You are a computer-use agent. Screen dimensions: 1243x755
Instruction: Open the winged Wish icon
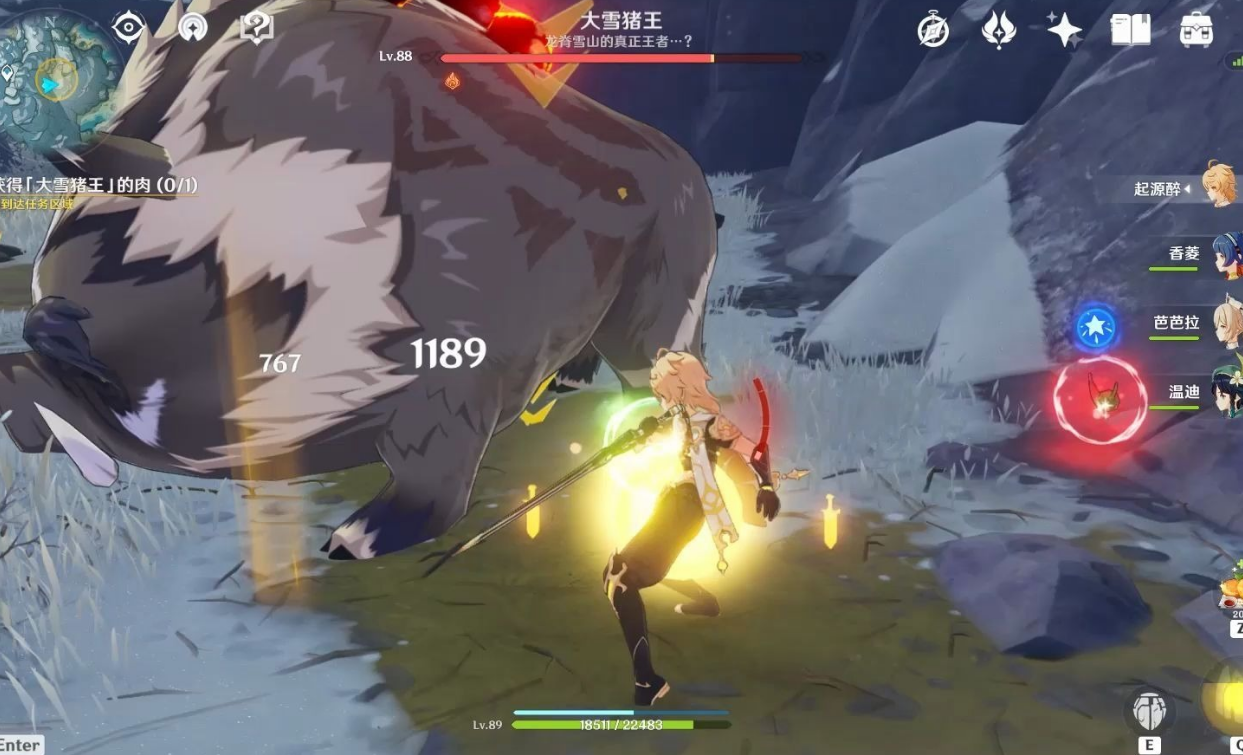pyautogui.click(x=998, y=31)
